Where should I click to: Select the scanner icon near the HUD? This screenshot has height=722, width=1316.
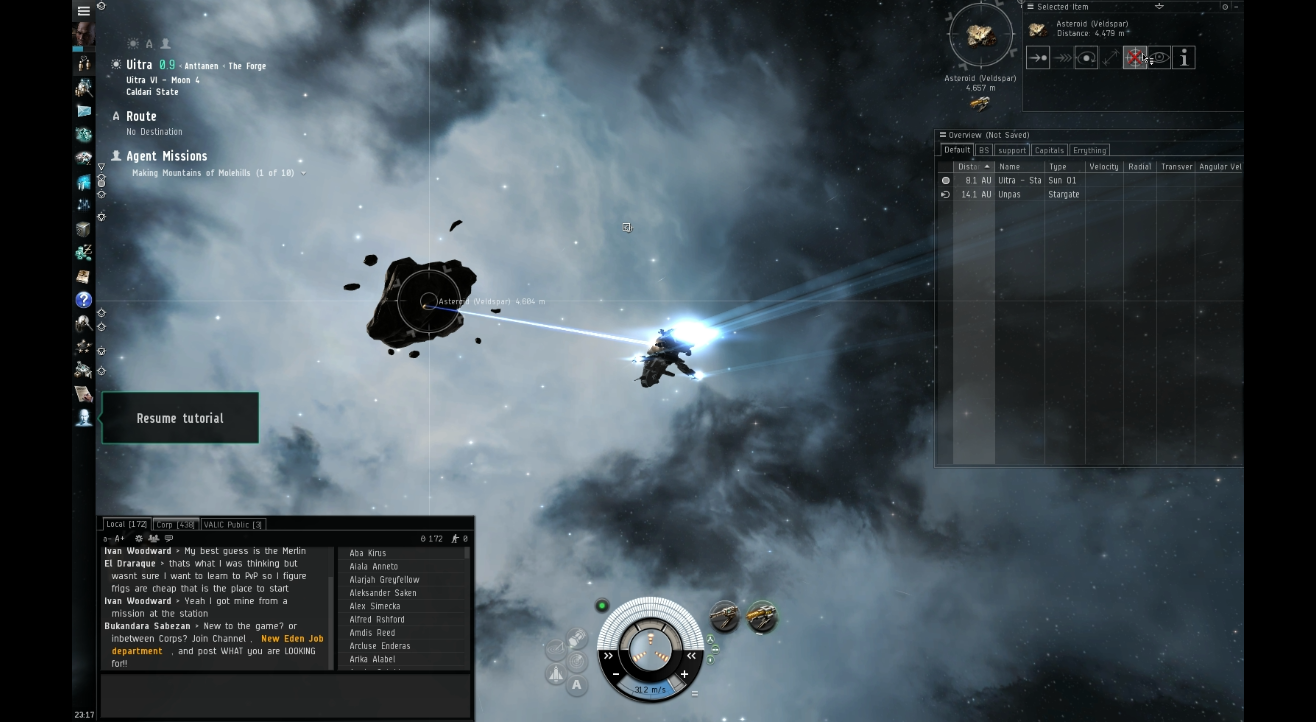pos(575,660)
